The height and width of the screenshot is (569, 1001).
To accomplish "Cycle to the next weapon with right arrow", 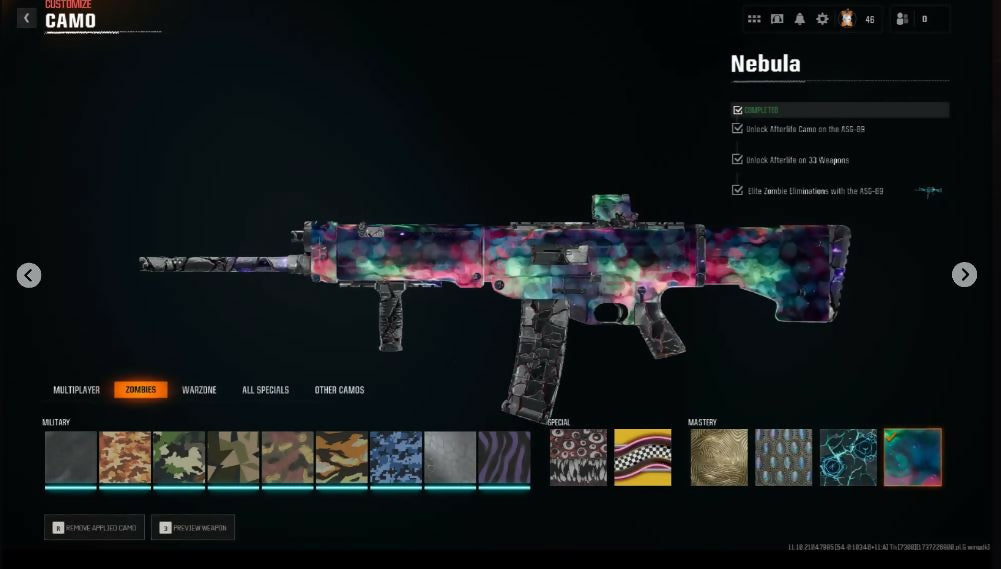I will 964,275.
